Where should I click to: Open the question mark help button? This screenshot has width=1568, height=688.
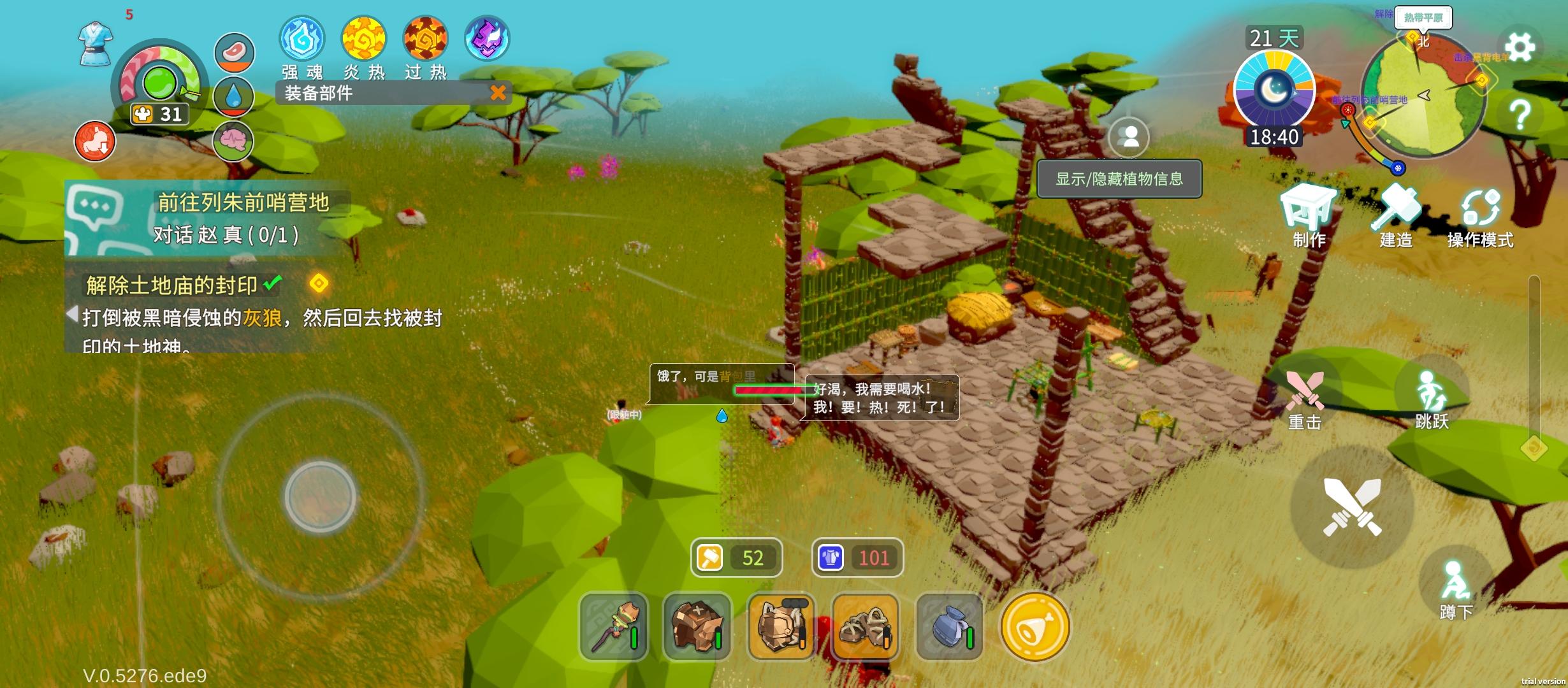1520,115
